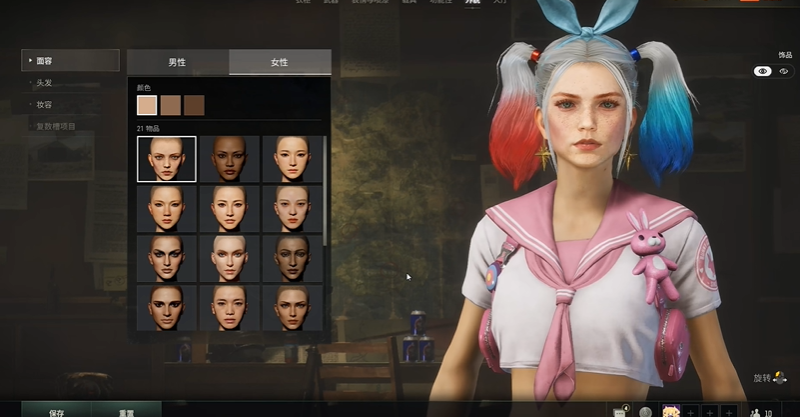Choose the pale face in the third row
Screen dimensions: 800x417
point(230,258)
